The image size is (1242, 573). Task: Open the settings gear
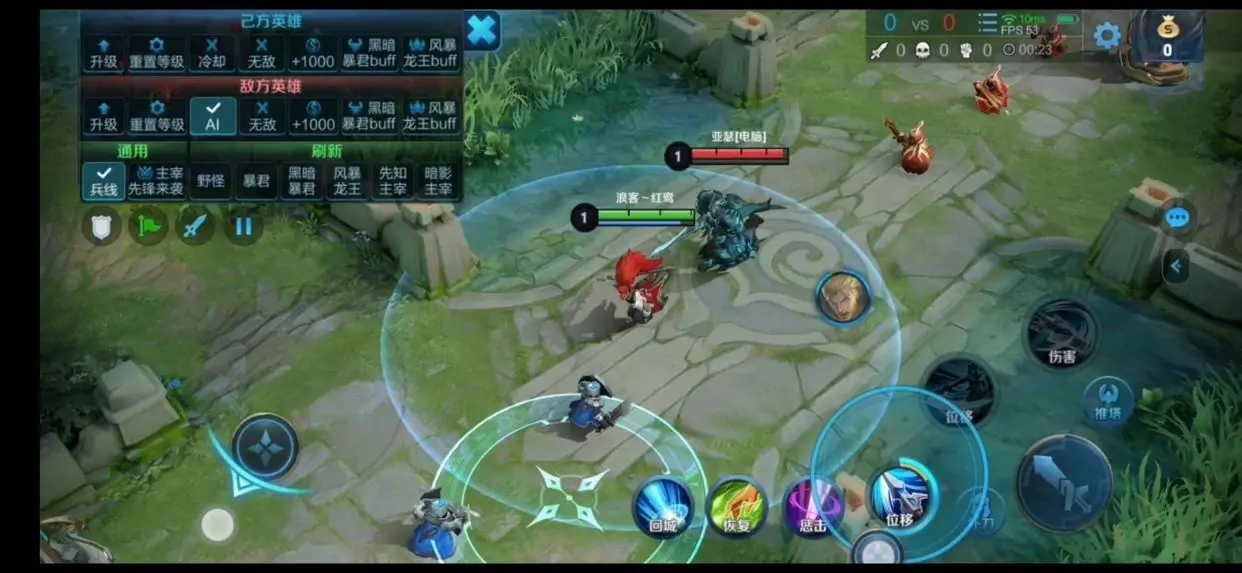[x=1106, y=37]
